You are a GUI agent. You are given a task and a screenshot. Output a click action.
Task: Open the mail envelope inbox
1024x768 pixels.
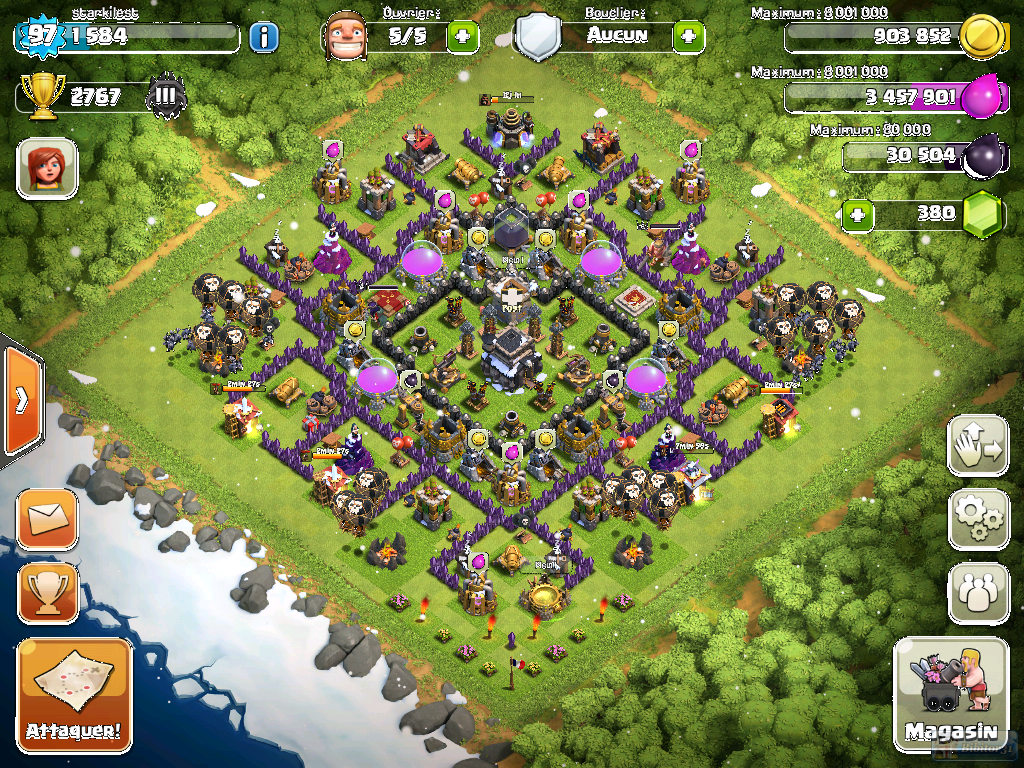[47, 518]
